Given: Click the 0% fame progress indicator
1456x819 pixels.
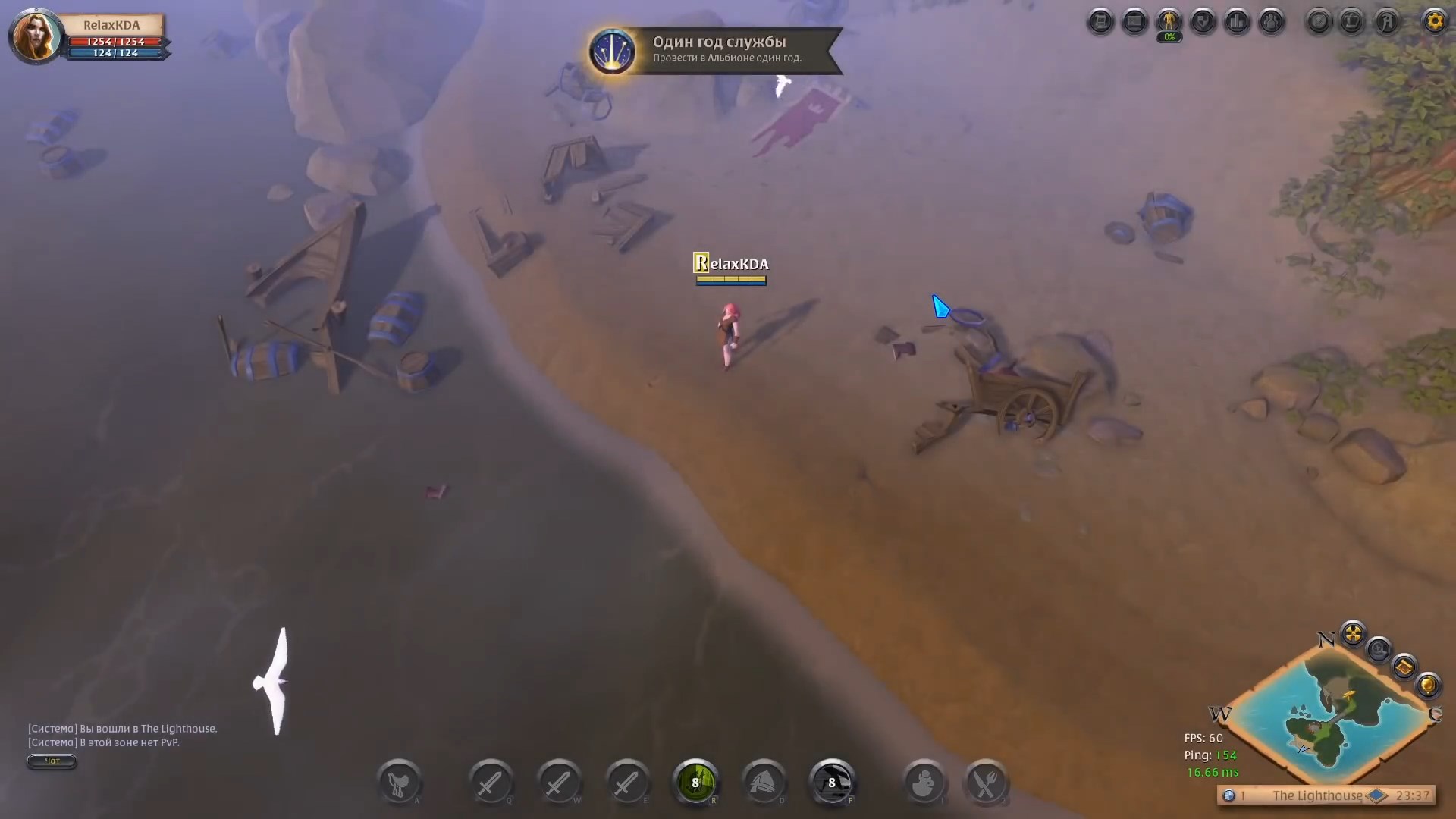Looking at the screenshot, I should pyautogui.click(x=1169, y=36).
